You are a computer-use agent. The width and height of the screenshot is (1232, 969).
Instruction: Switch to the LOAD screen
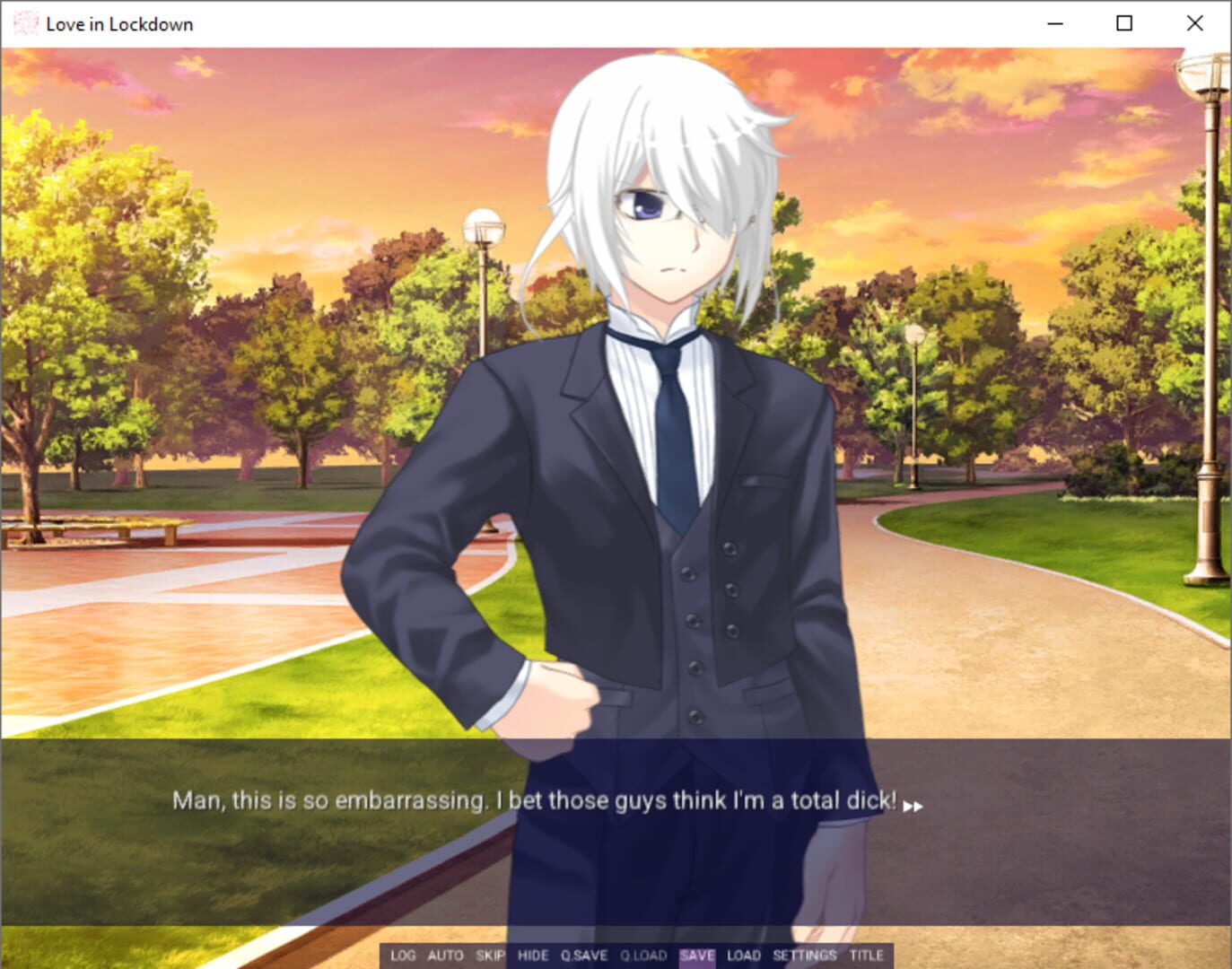click(742, 956)
